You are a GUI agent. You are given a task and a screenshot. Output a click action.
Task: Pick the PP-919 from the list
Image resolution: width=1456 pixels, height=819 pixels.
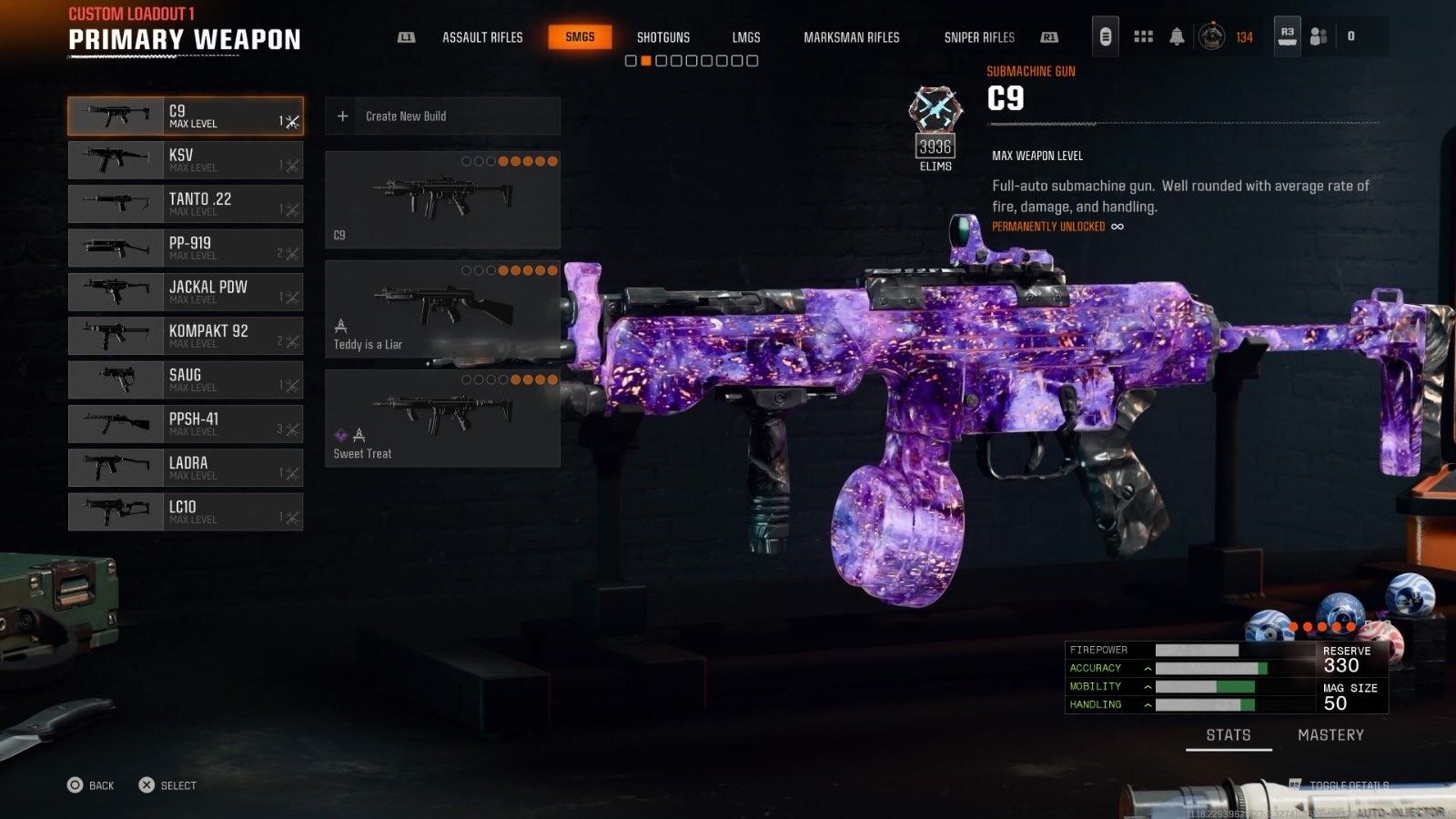click(x=186, y=248)
